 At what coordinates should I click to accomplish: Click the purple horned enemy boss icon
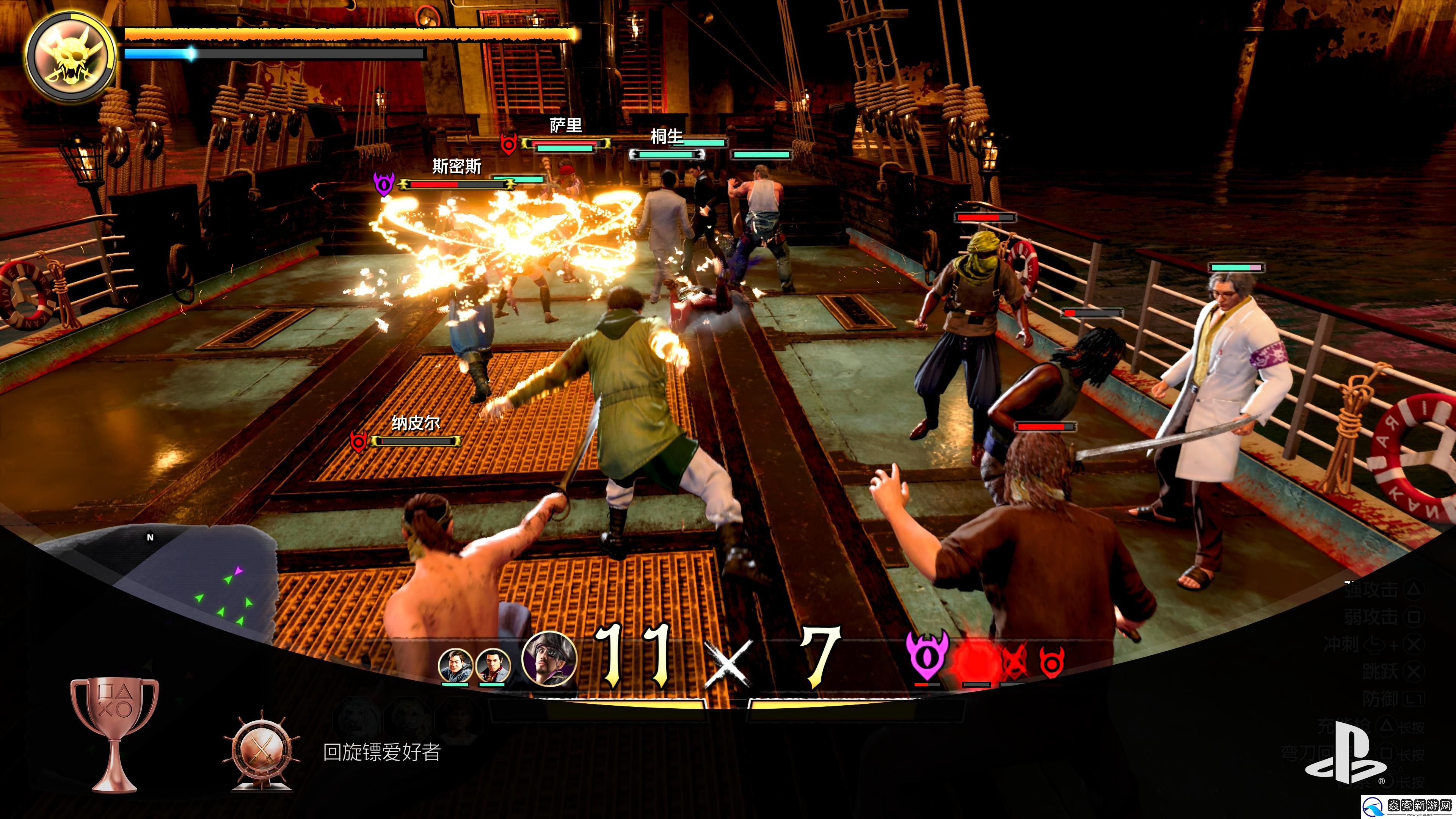[927, 656]
